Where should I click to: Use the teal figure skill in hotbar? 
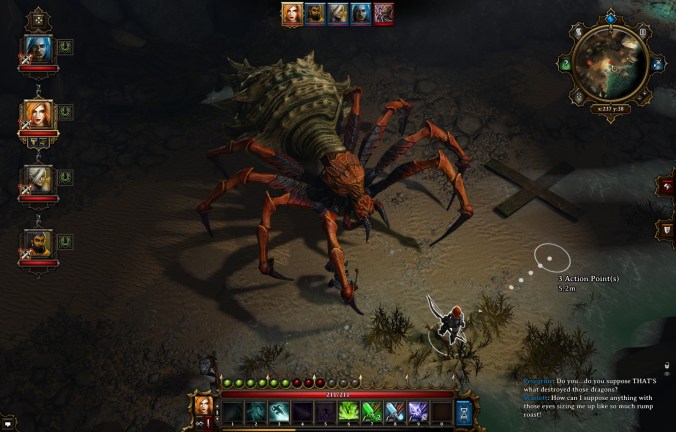click(256, 410)
